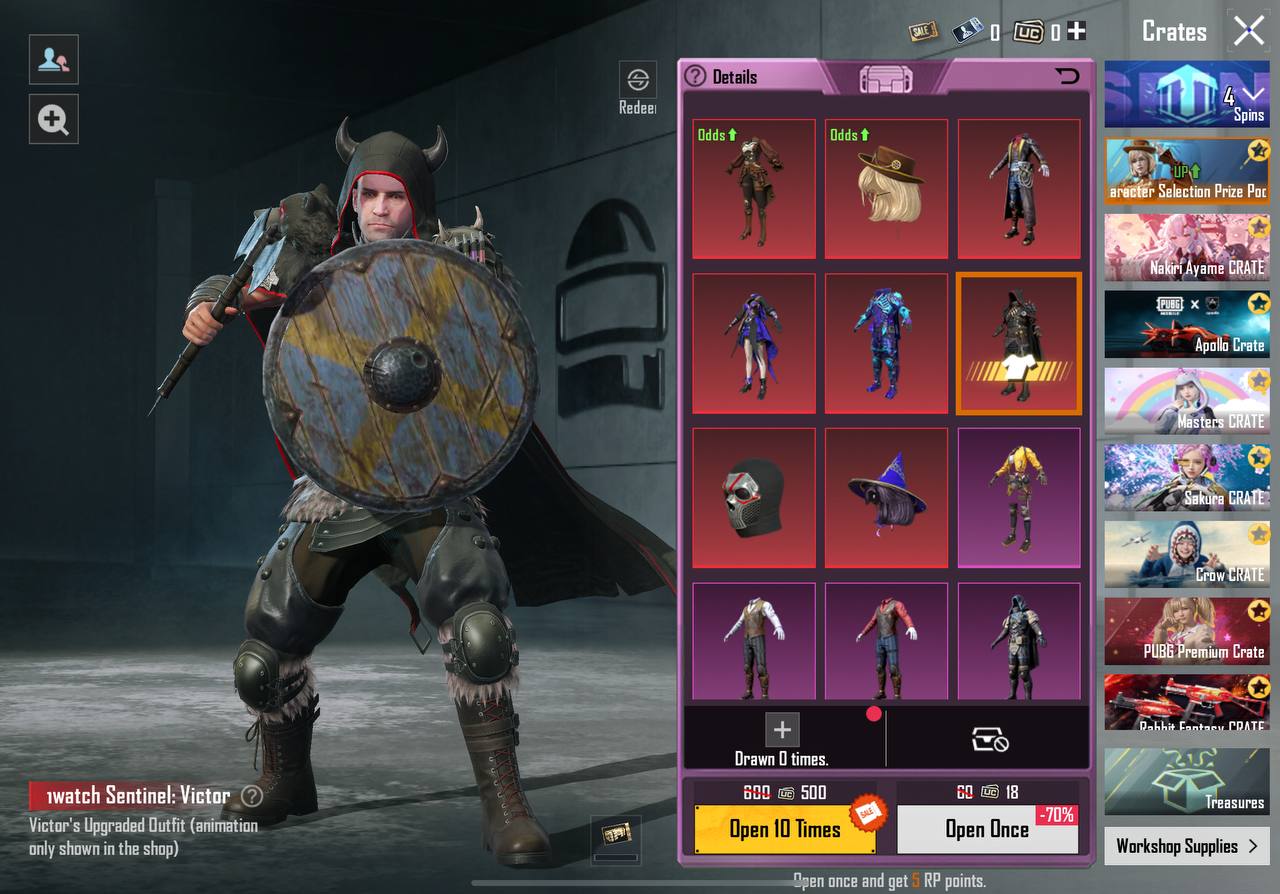Image resolution: width=1280 pixels, height=894 pixels.
Task: Open one crate for 18 UC
Action: 987,829
